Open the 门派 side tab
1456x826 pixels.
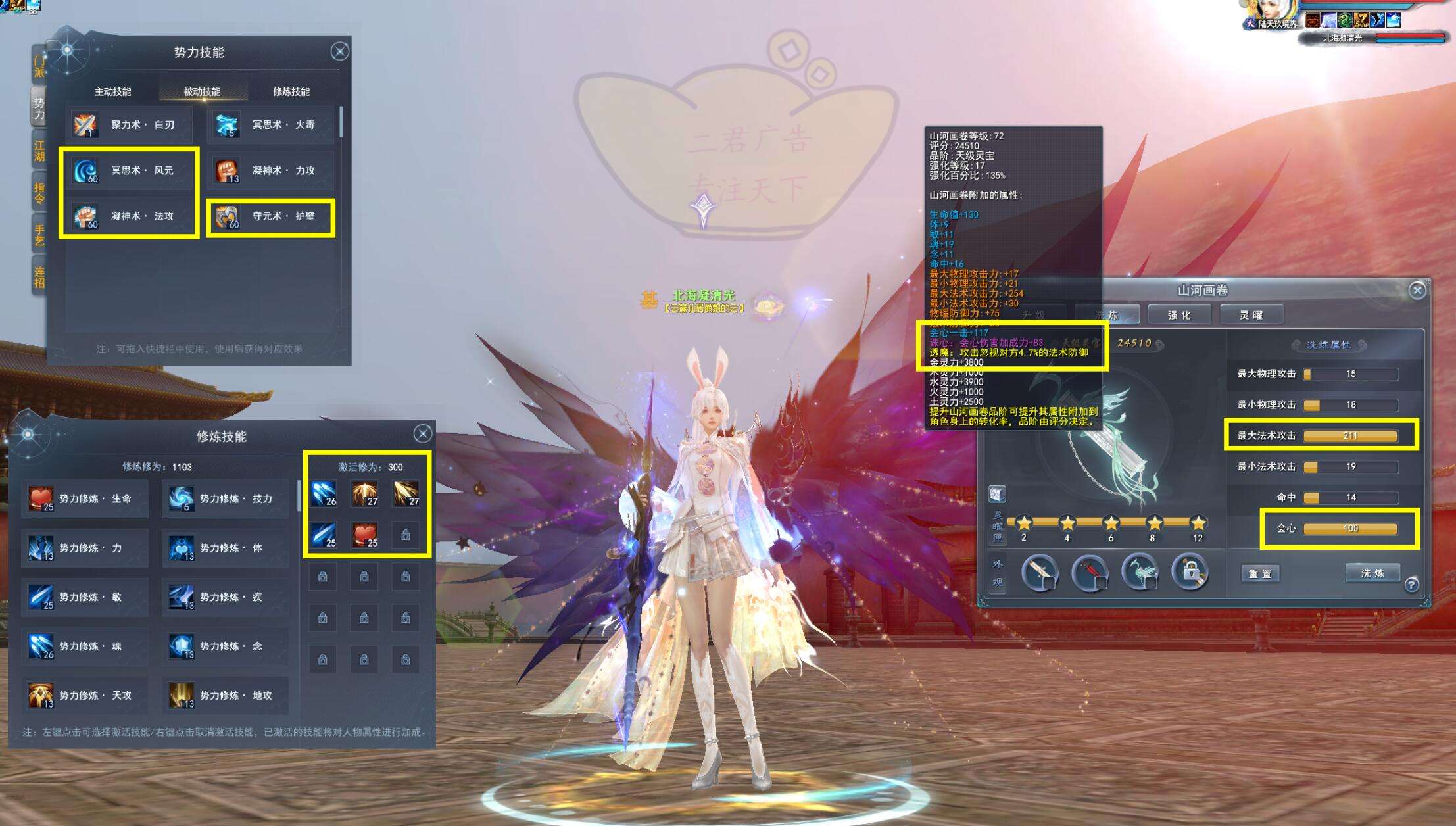39,66
